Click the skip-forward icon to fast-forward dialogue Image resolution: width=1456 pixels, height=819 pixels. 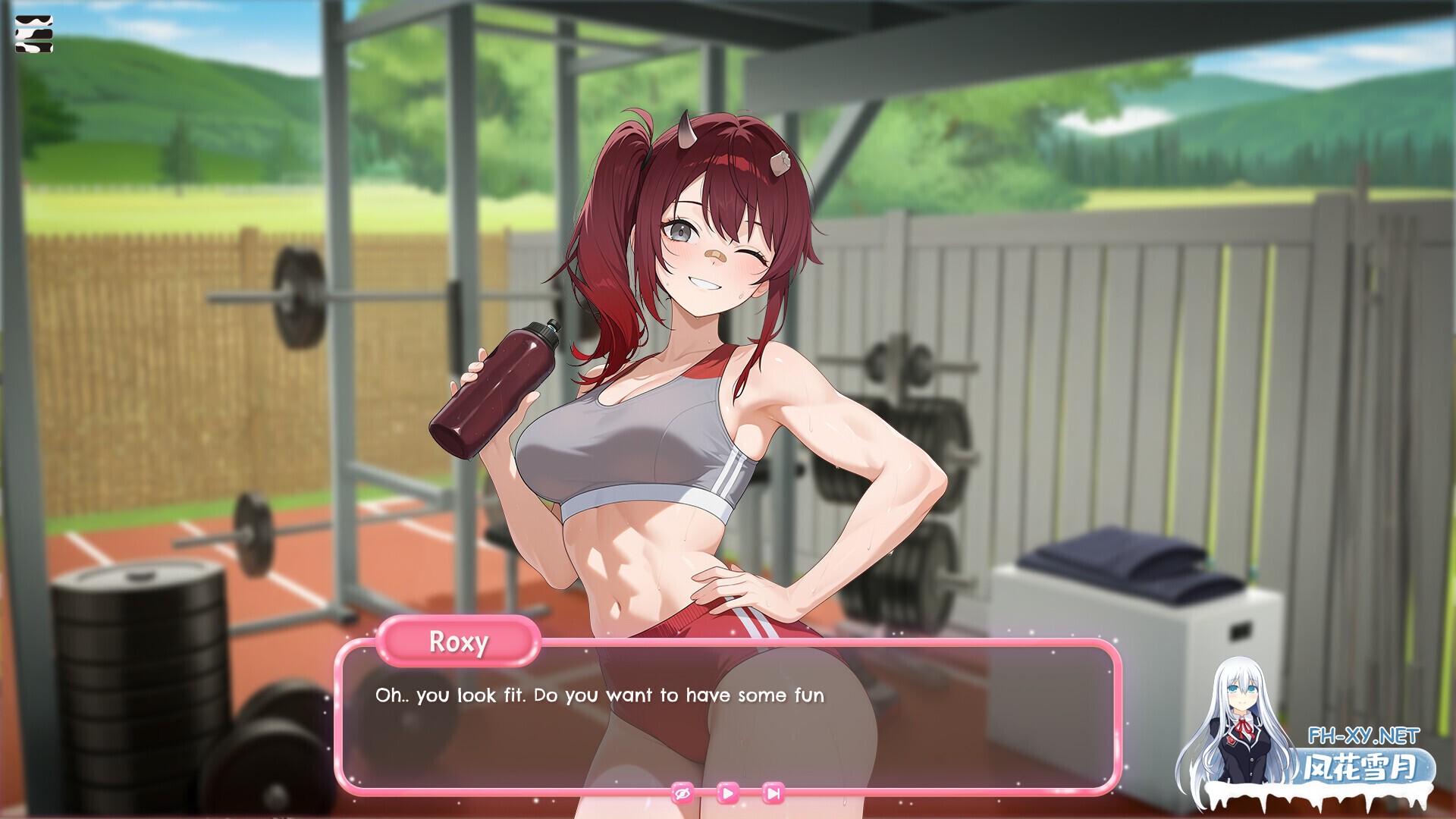(x=772, y=792)
